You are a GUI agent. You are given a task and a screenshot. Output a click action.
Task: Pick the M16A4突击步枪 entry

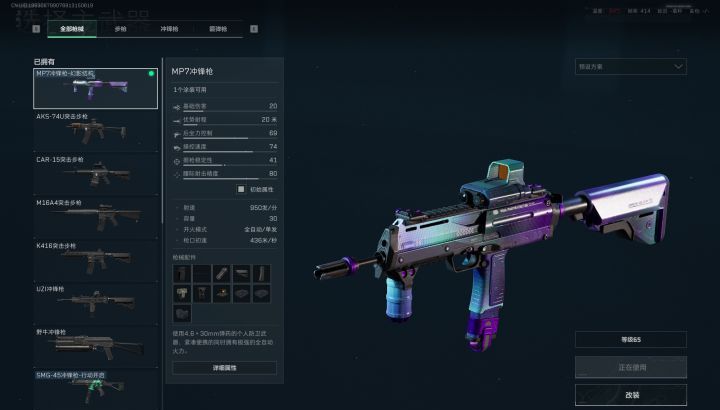tap(95, 216)
